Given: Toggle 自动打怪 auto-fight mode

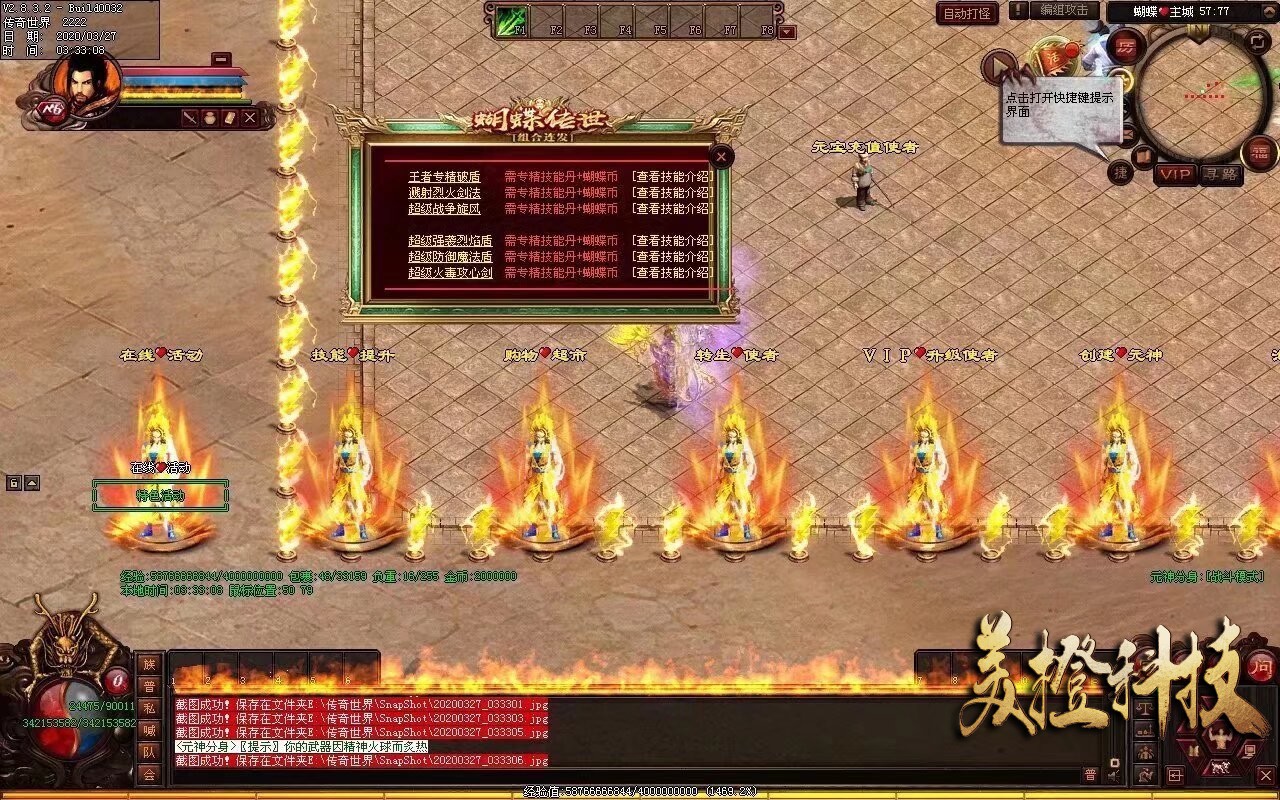Looking at the screenshot, I should (968, 14).
